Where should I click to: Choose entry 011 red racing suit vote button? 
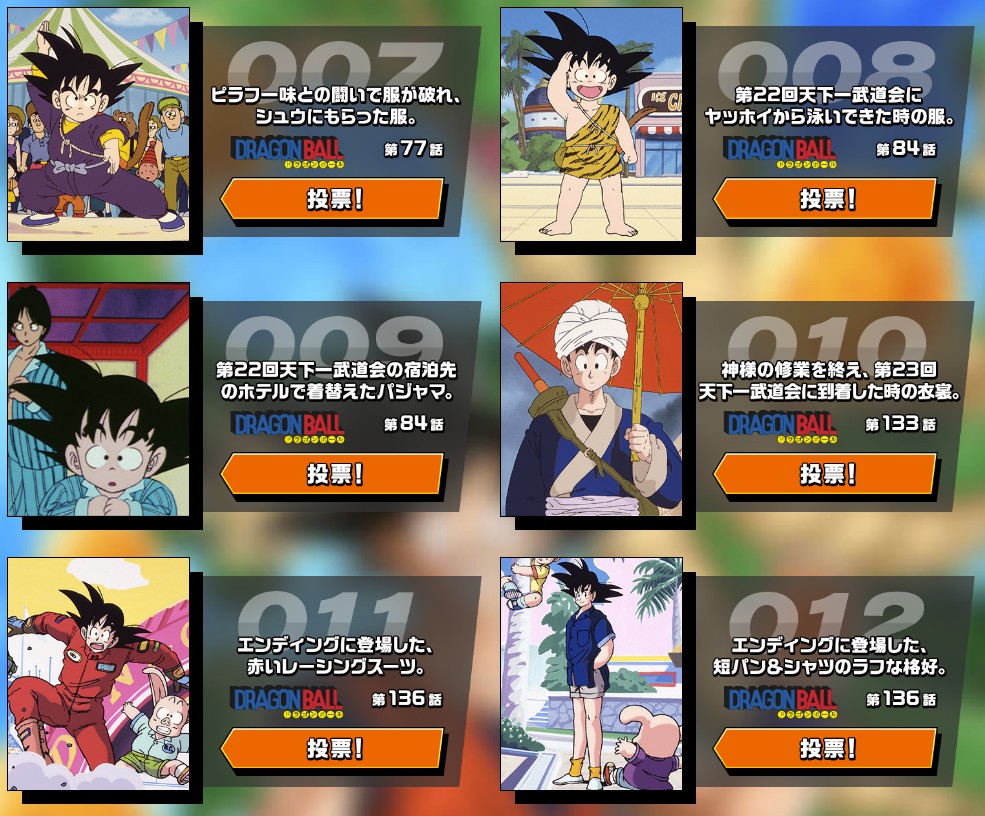(332, 749)
